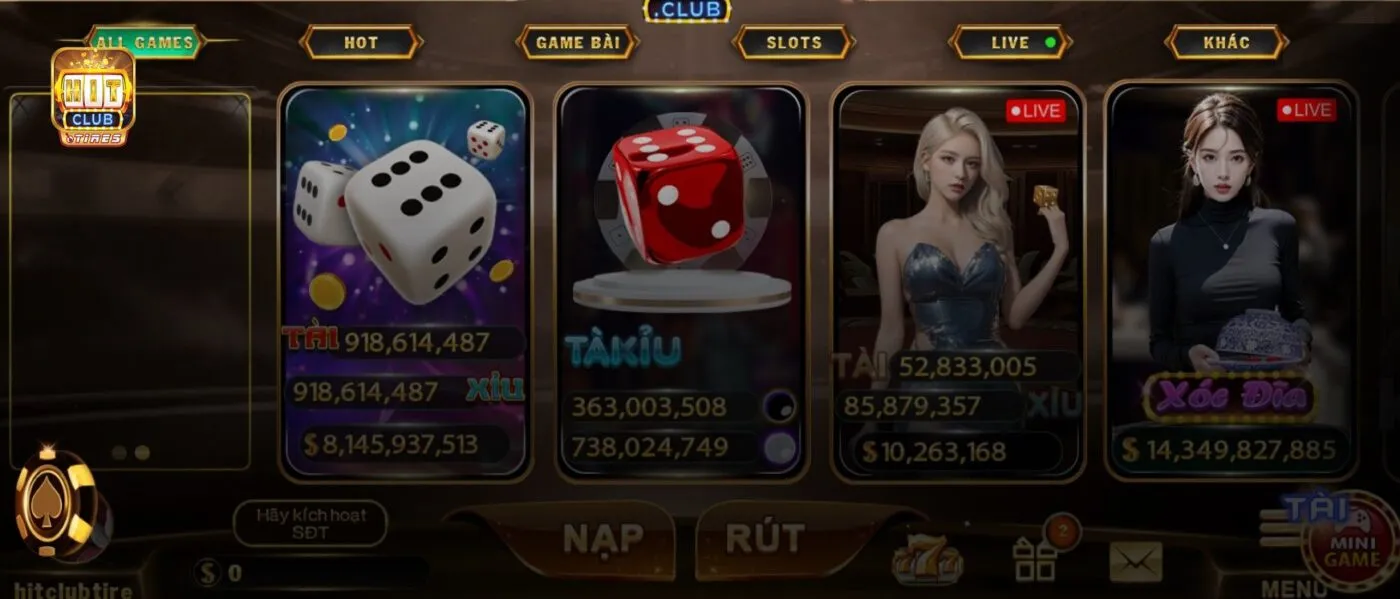Click the RÚT withdraw button
This screenshot has width=1400, height=599.
(x=765, y=539)
